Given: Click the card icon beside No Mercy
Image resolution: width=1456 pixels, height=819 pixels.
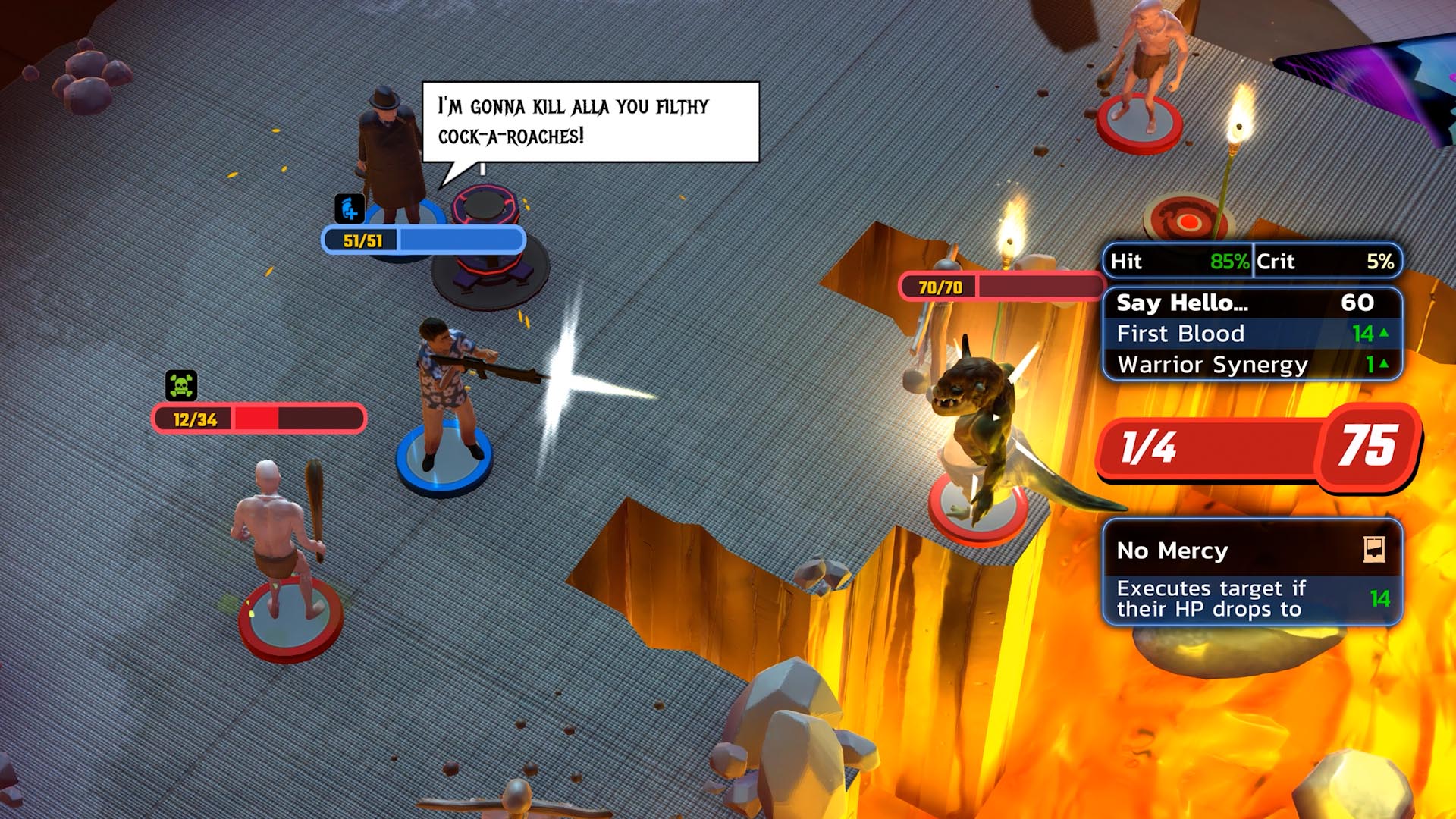Looking at the screenshot, I should point(1373,549).
